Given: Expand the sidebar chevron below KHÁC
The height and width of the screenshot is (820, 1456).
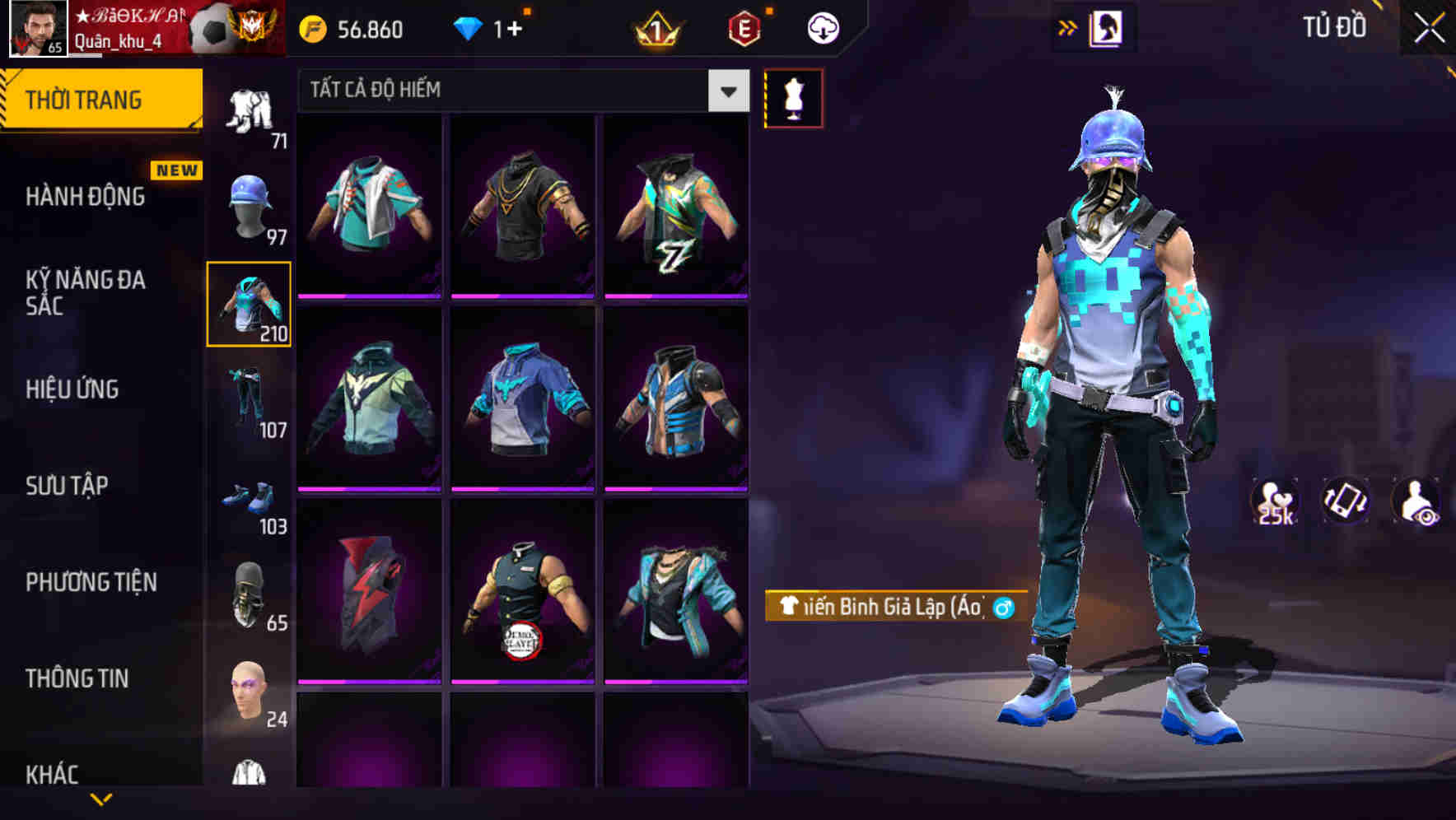Looking at the screenshot, I should click(x=100, y=797).
